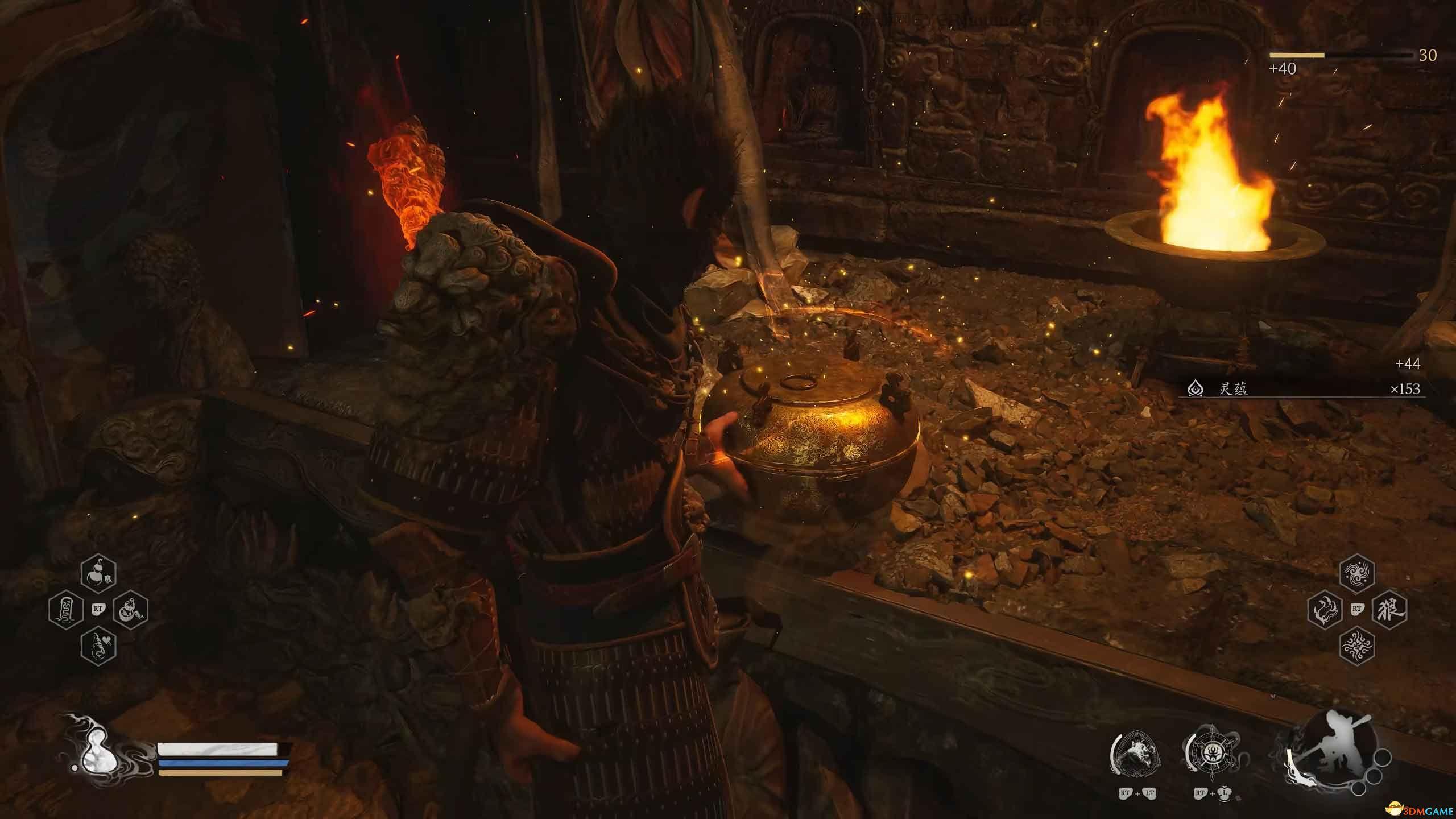Viewport: 1456px width, 819px height.
Task: Select the incense stick quick-item slot
Action: (x=66, y=610)
